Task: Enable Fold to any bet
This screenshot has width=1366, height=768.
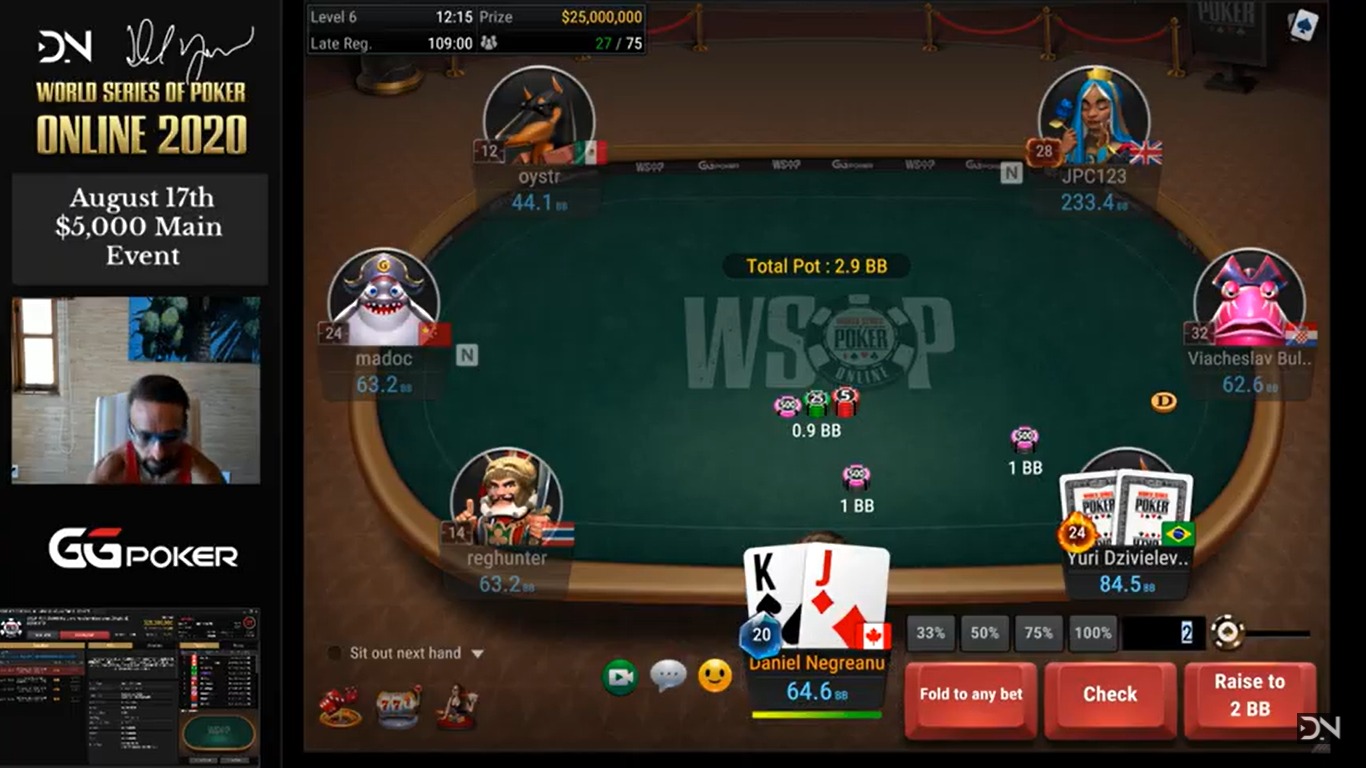Action: click(x=969, y=693)
